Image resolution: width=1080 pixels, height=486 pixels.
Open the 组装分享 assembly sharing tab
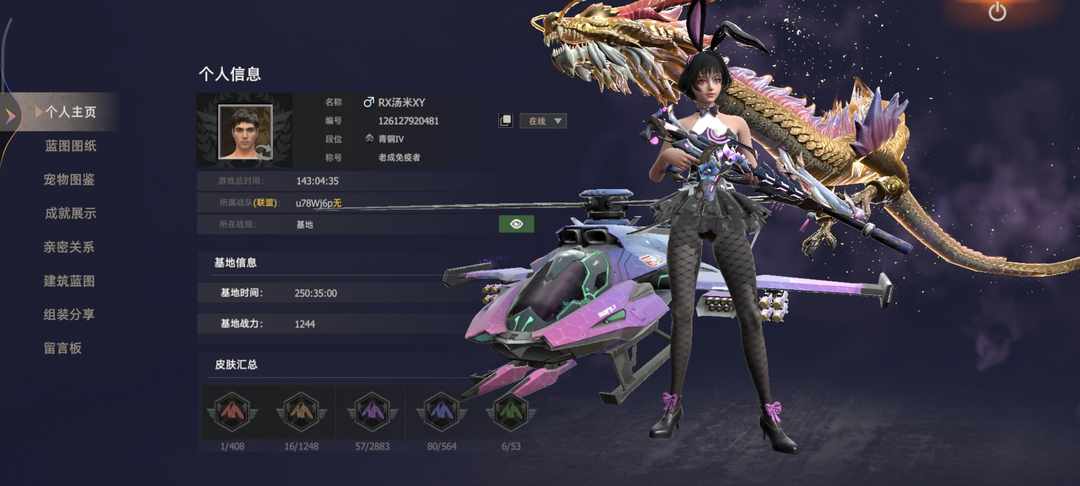[x=70, y=314]
